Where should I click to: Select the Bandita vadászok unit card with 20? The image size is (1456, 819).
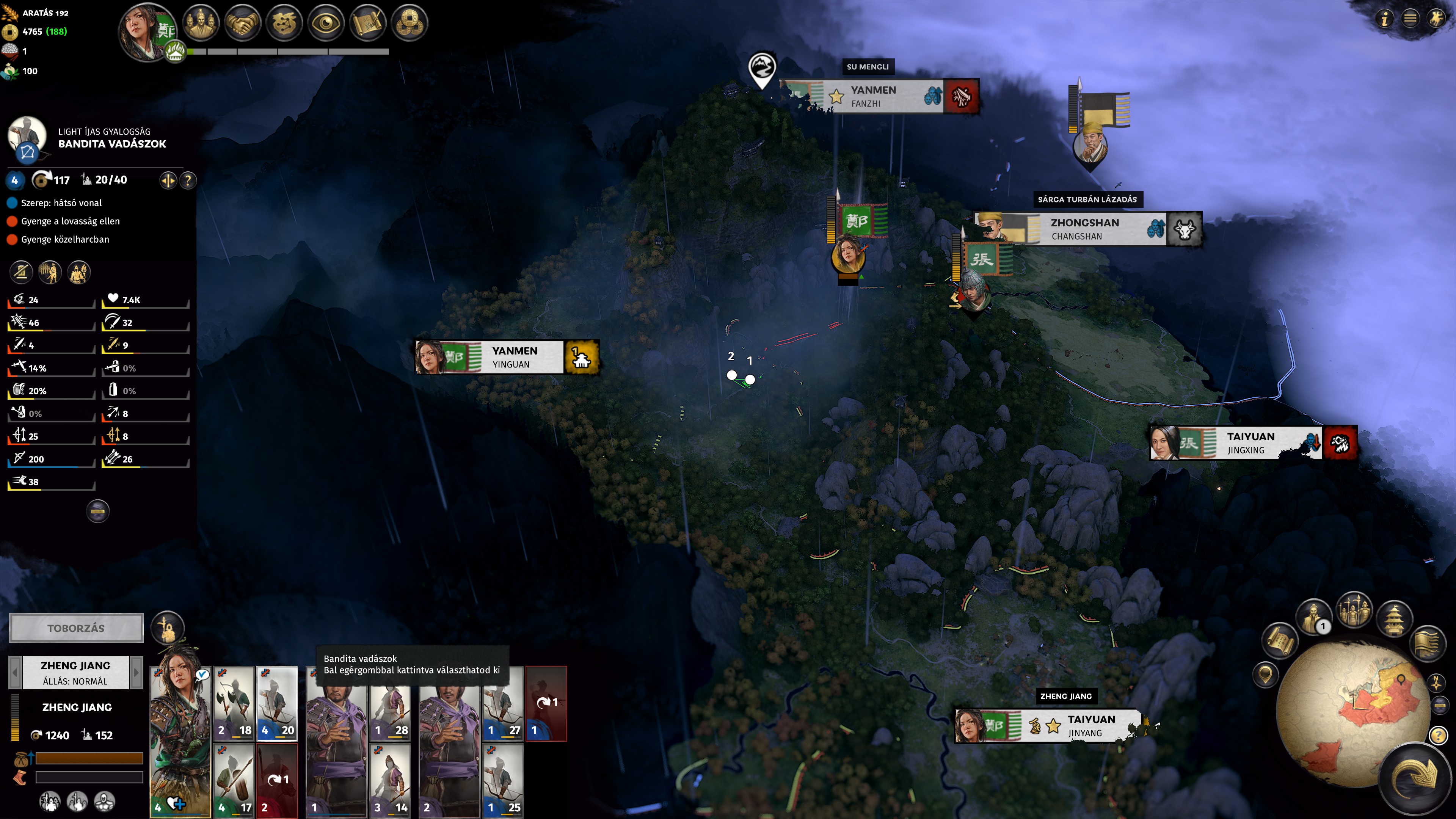pos(277,703)
